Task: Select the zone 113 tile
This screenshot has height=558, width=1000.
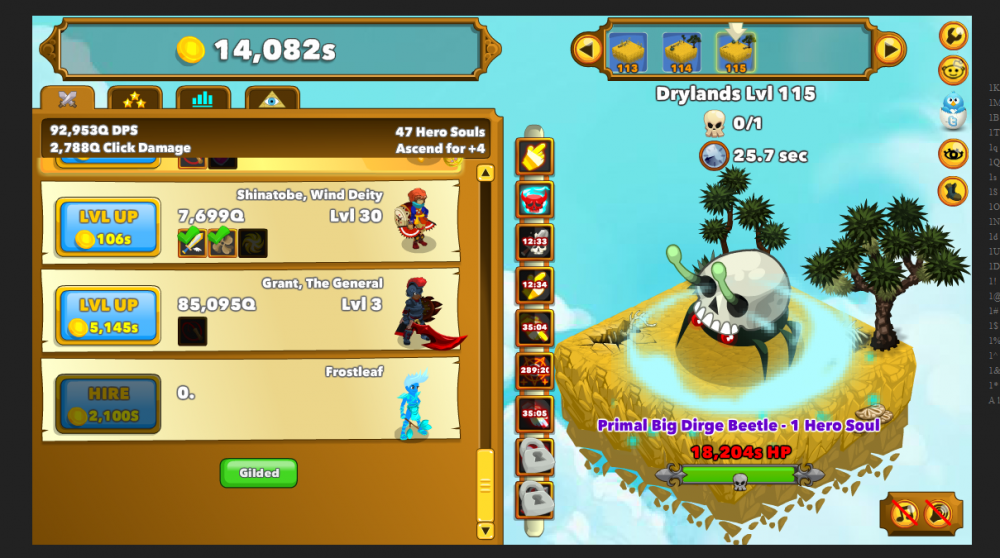Action: [x=628, y=52]
